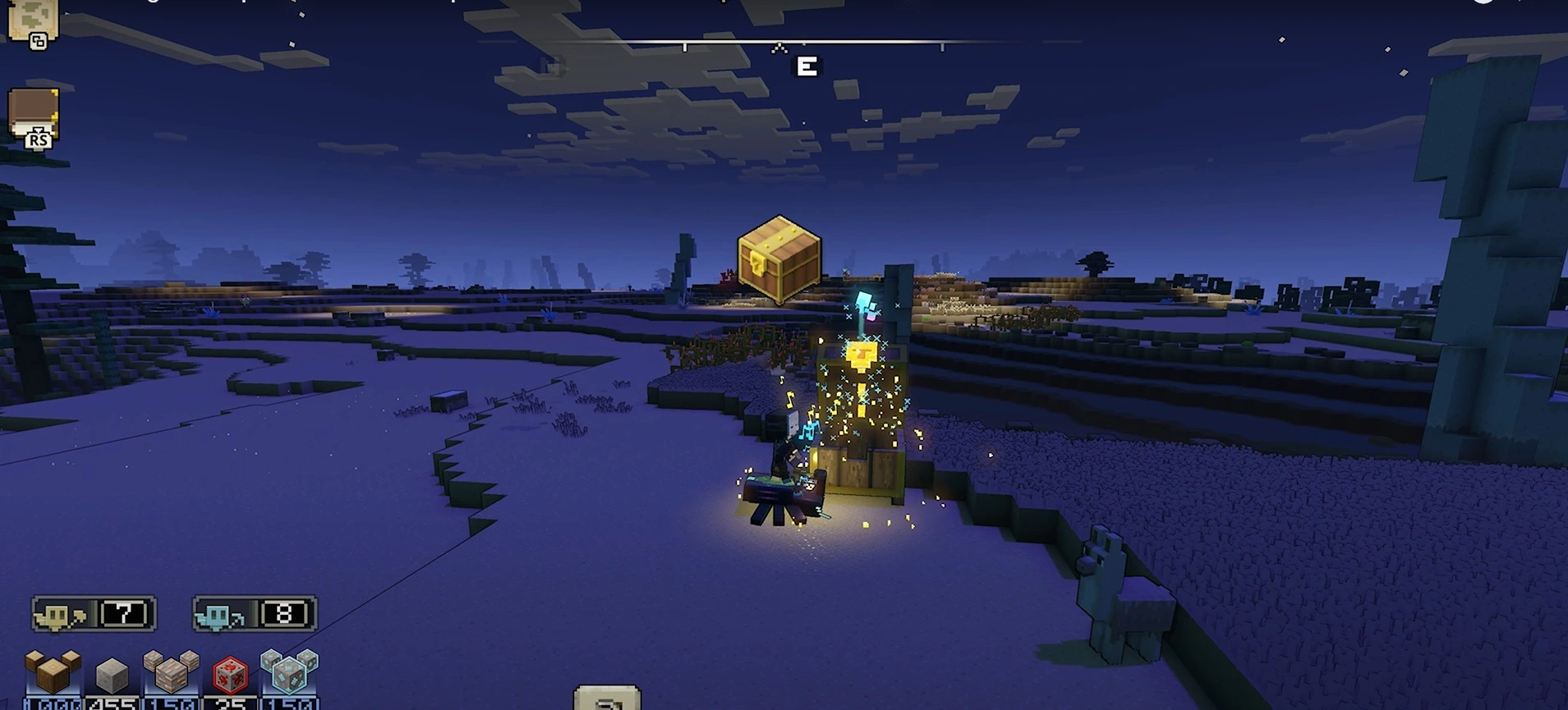Select the stone resource icon
The image size is (1568, 710).
tap(112, 676)
